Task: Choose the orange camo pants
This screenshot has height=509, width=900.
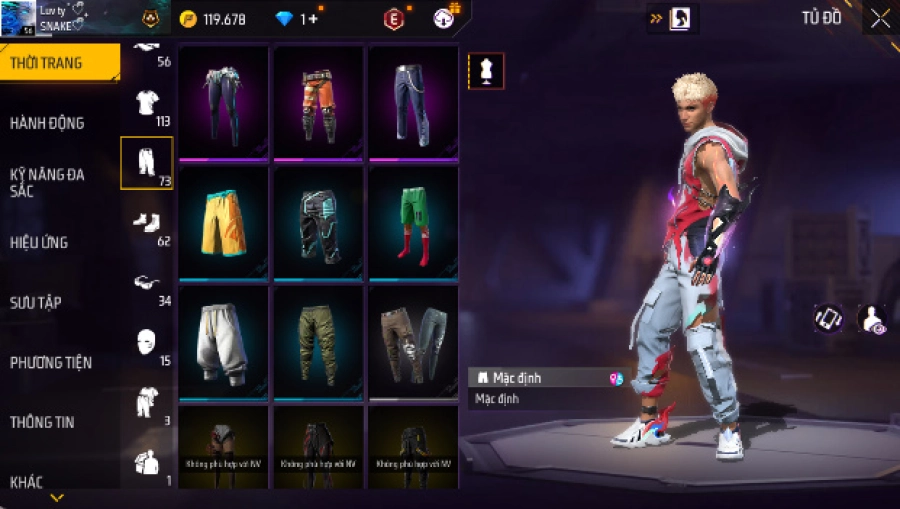Action: click(x=318, y=103)
